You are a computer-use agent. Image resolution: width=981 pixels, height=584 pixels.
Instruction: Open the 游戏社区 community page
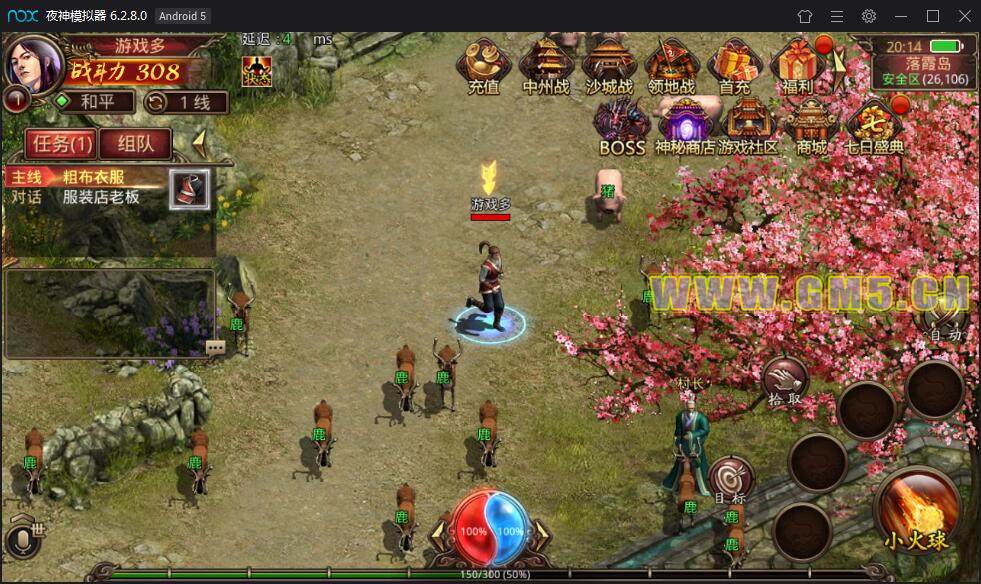[748, 126]
